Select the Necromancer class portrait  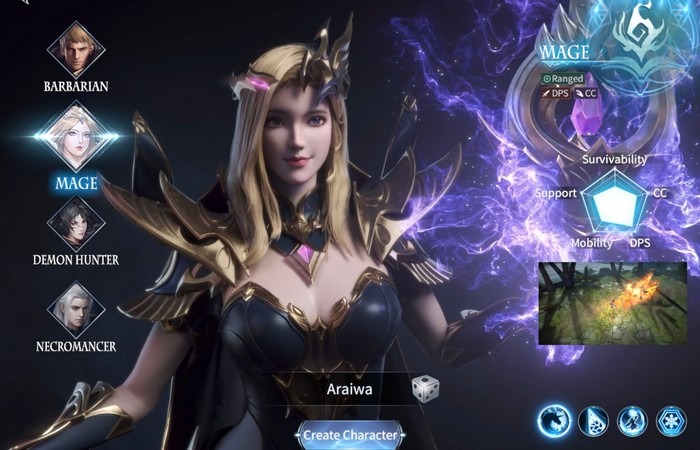pos(76,308)
